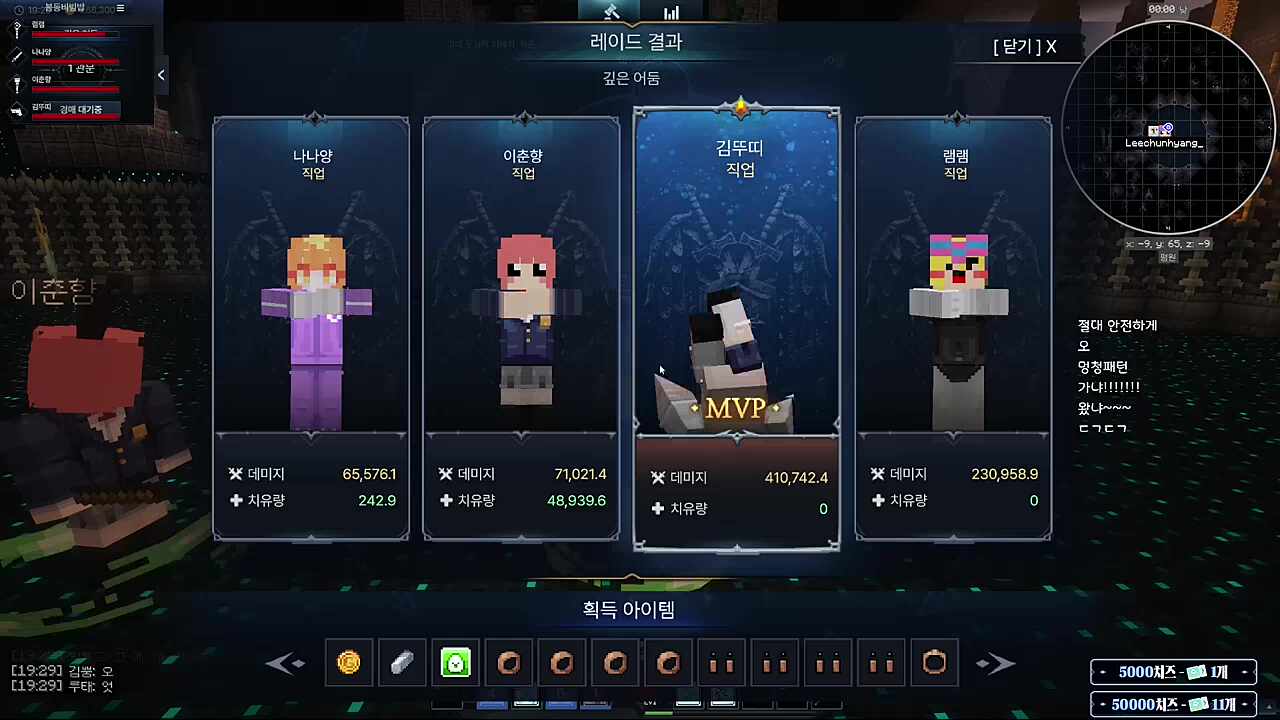
Task: Select the glowing green egg item
Action: 455,663
